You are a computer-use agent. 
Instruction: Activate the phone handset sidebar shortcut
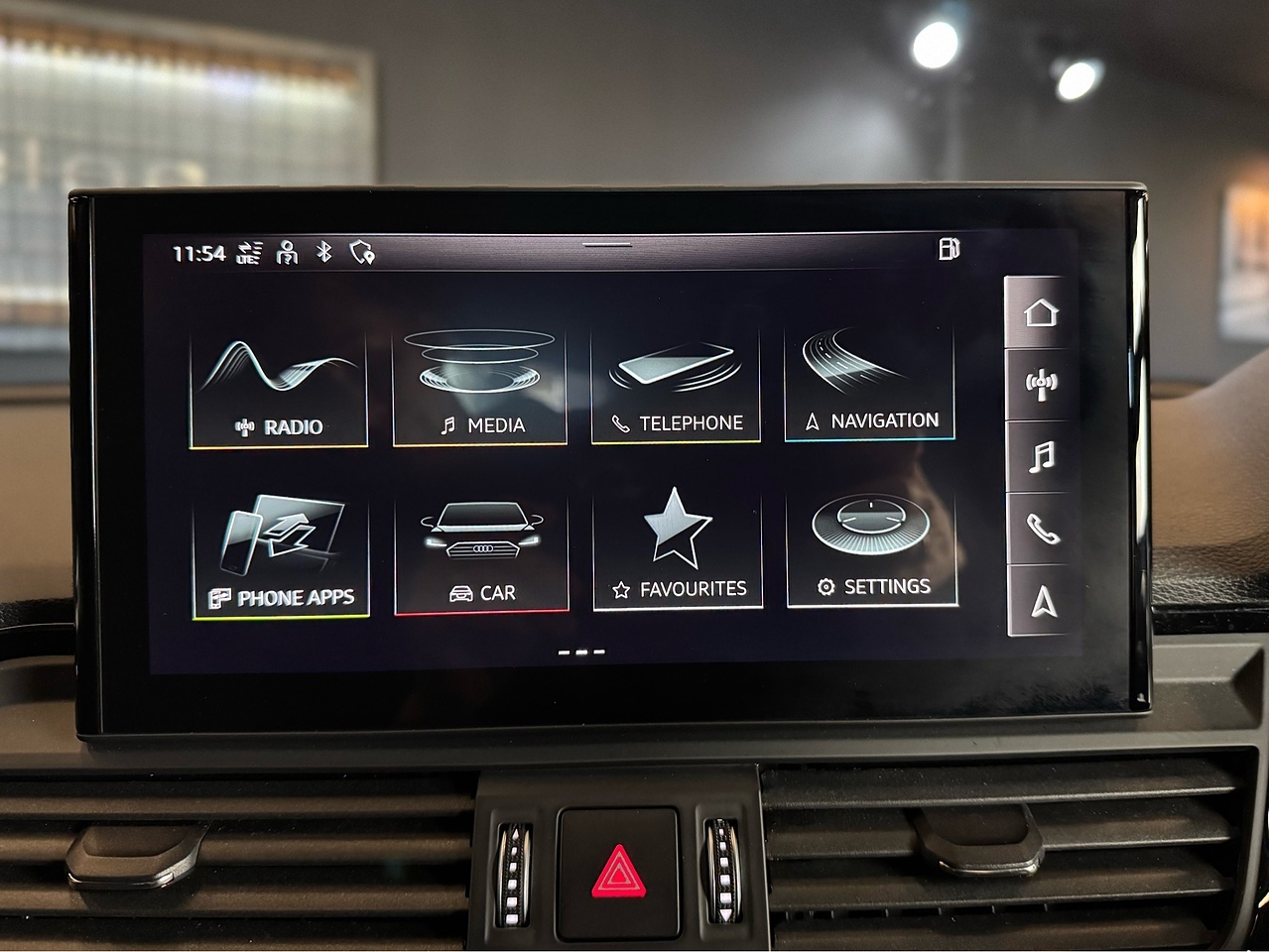pyautogui.click(x=1042, y=530)
